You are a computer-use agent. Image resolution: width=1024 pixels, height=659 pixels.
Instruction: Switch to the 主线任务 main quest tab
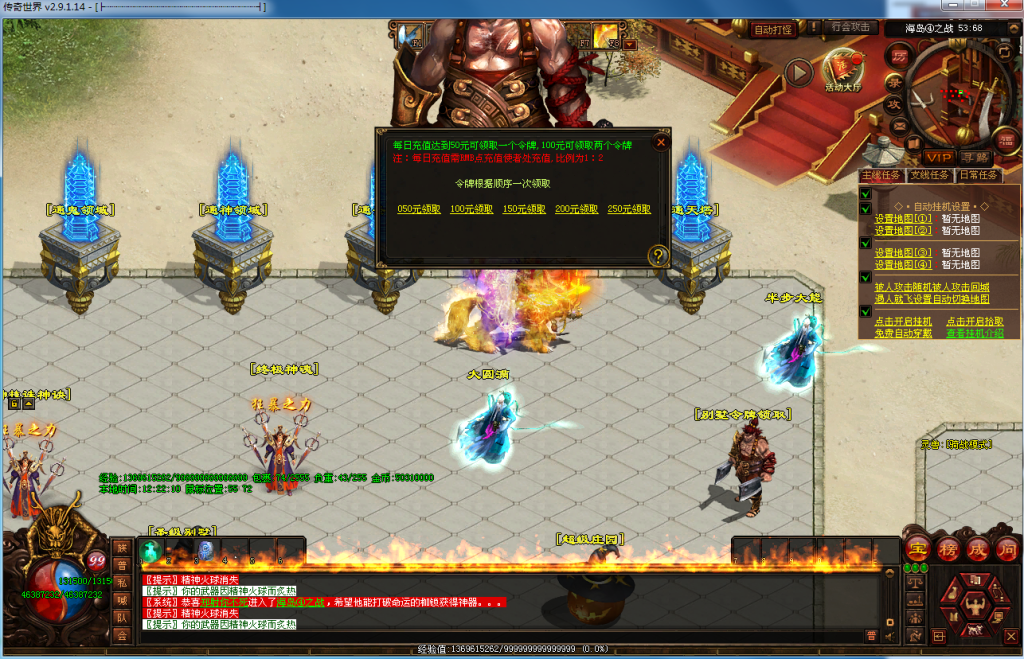point(881,174)
